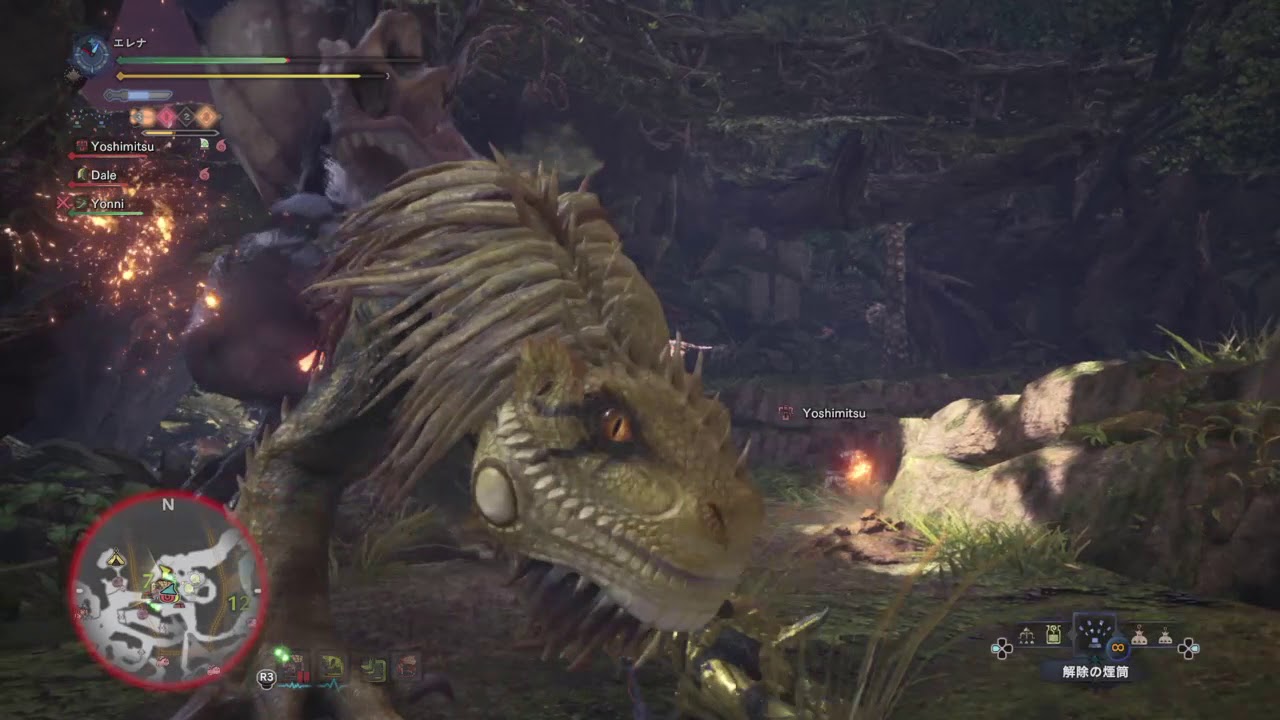
Task: Click the player name エレナ at top left
Action: (x=129, y=42)
